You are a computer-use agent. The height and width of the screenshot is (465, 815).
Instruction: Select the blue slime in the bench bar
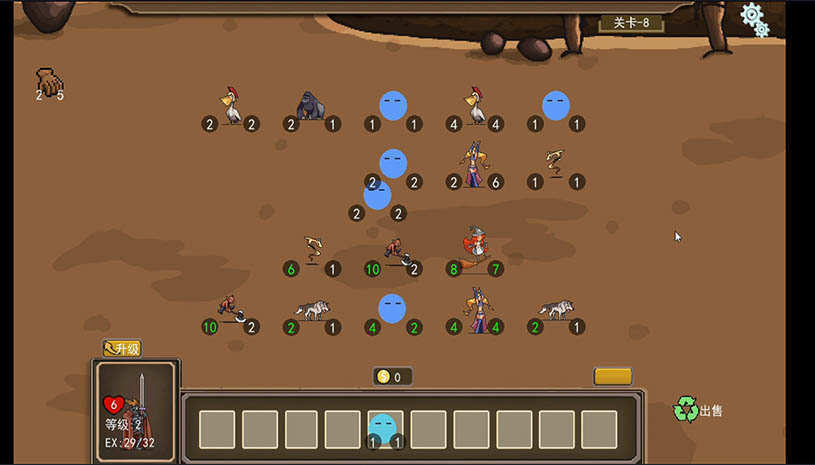tap(383, 429)
